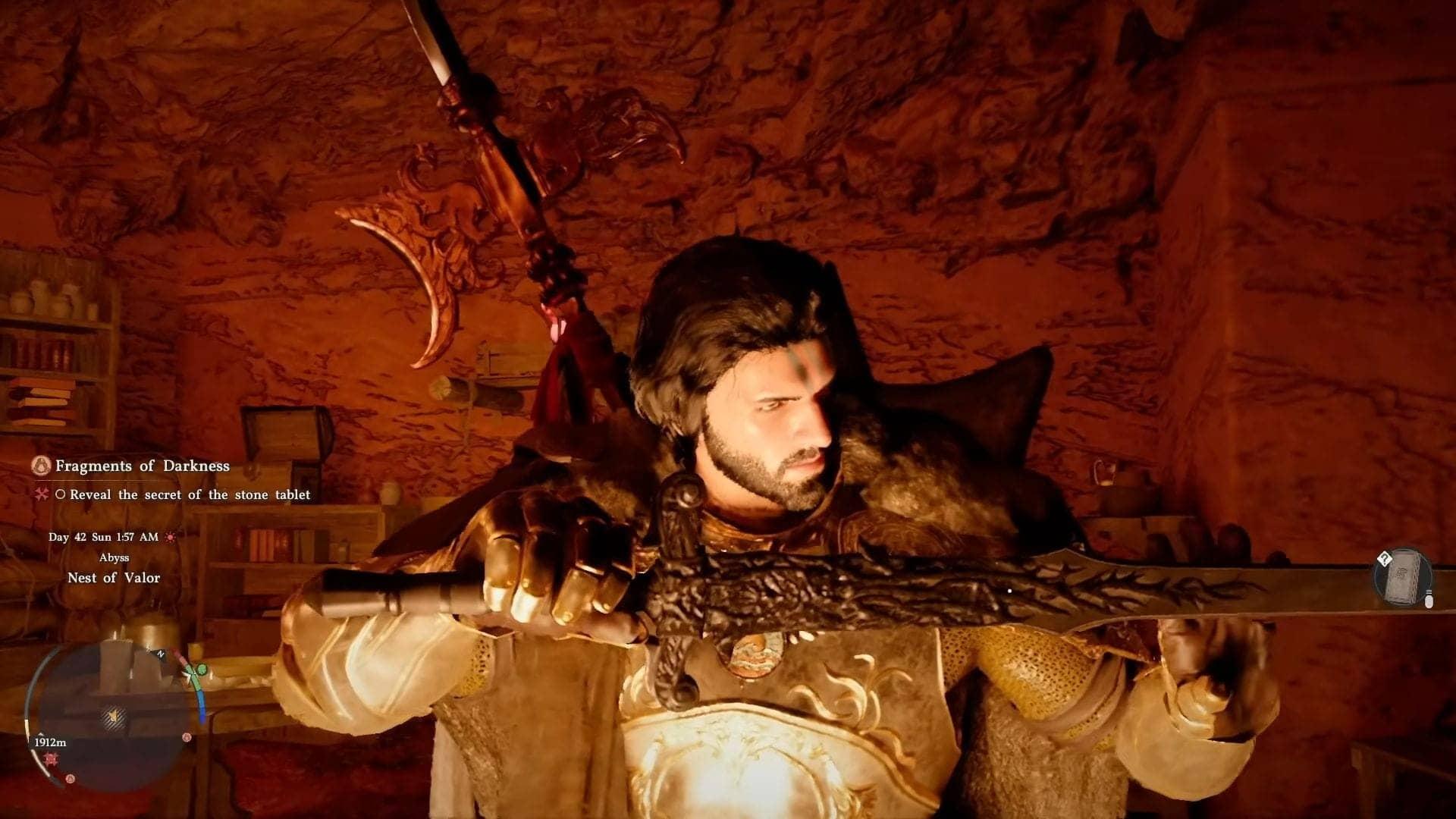This screenshot has width=1456, height=819.
Task: Click the 1912m distance readout
Action: (50, 742)
